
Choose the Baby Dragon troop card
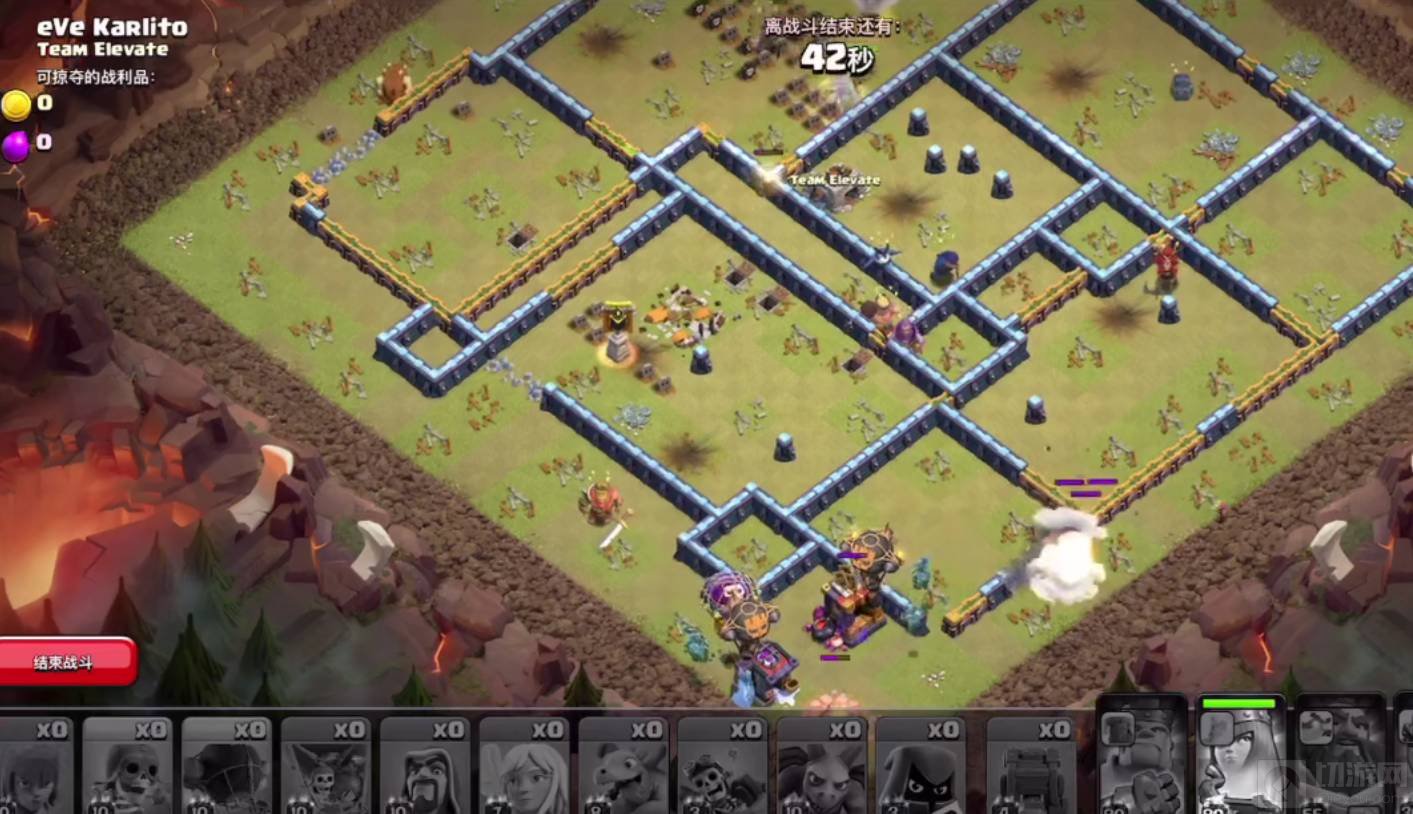tap(622, 765)
